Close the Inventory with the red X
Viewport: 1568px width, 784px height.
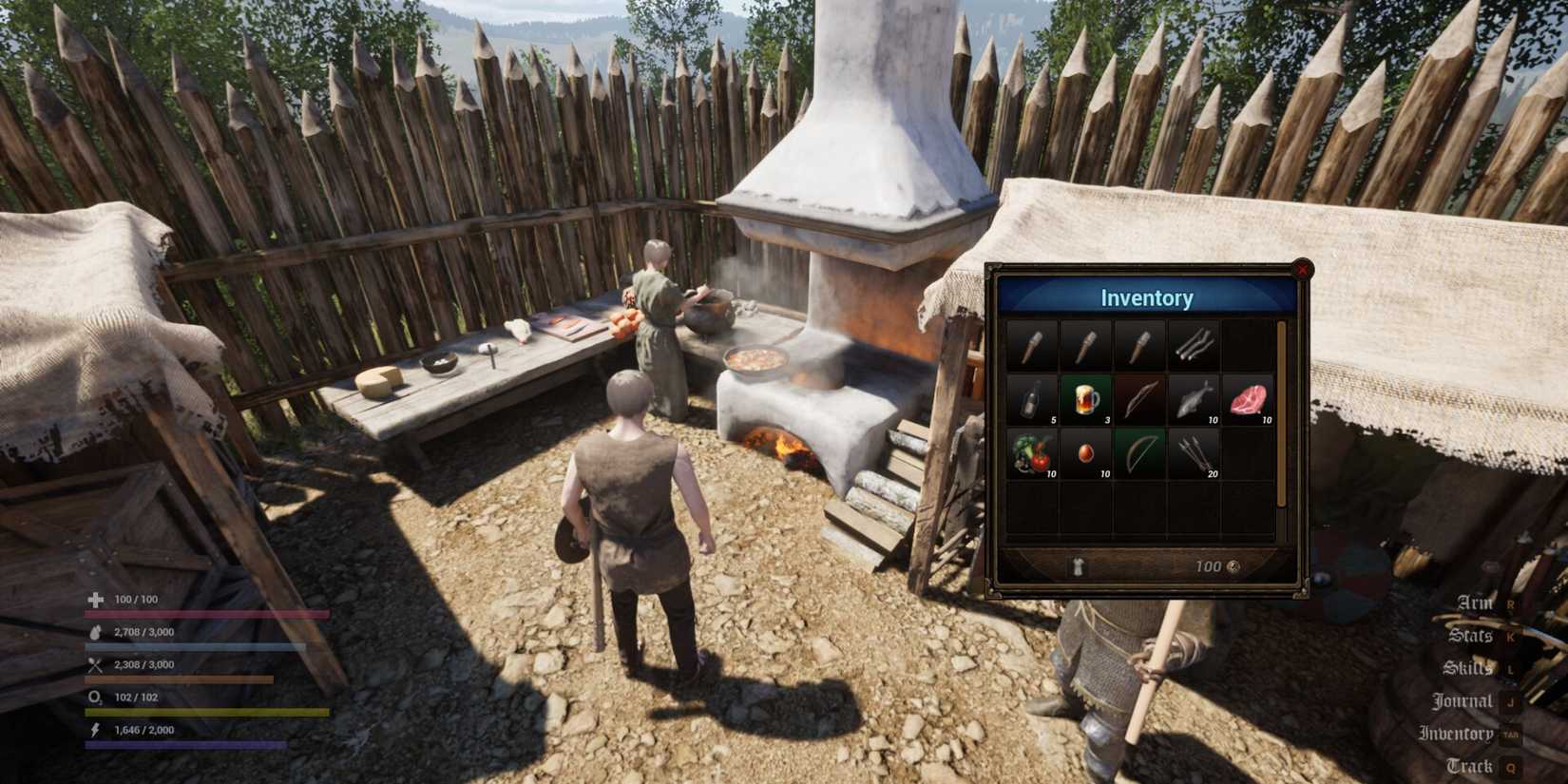[1303, 270]
